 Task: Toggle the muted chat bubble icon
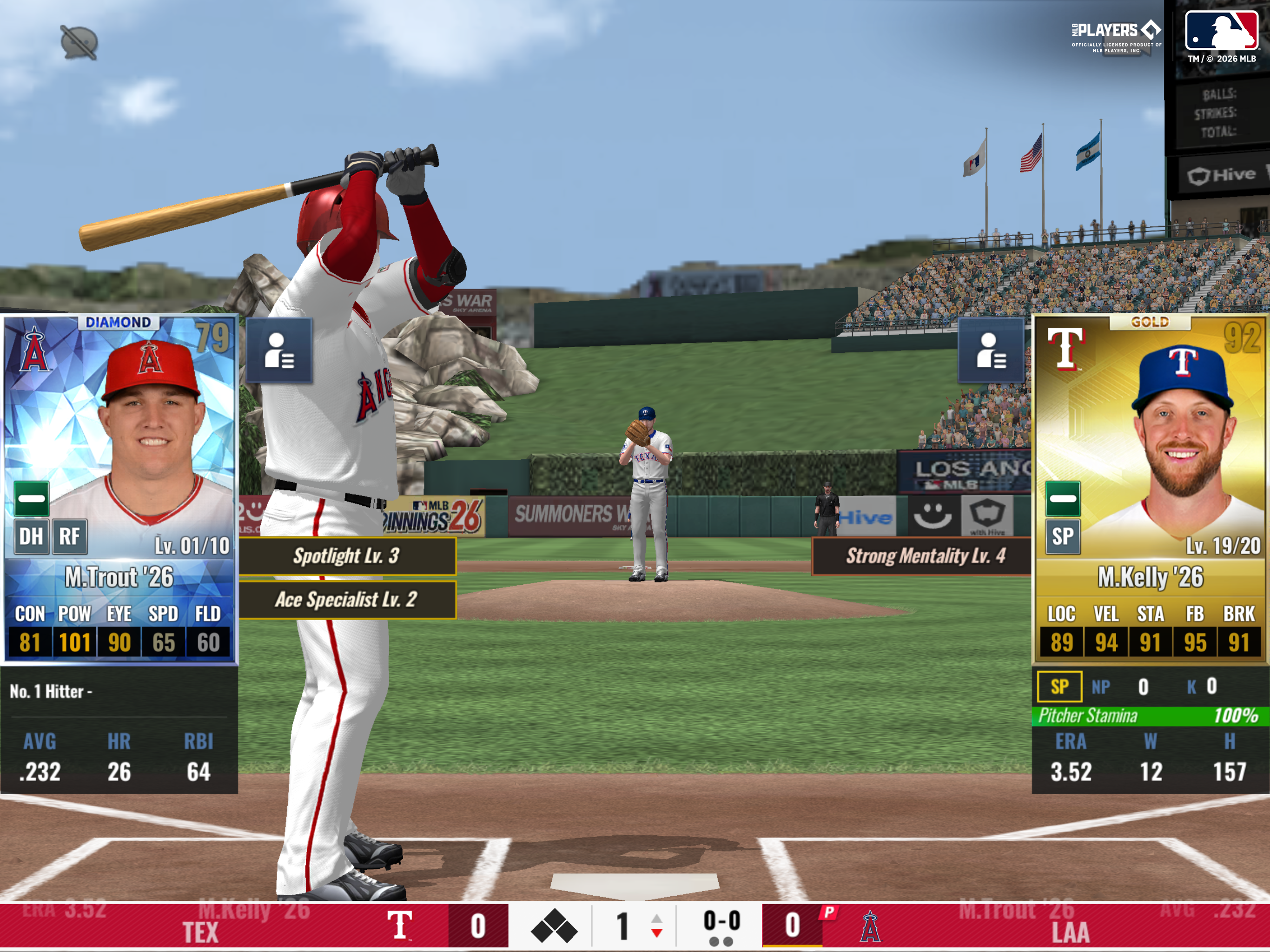(79, 42)
